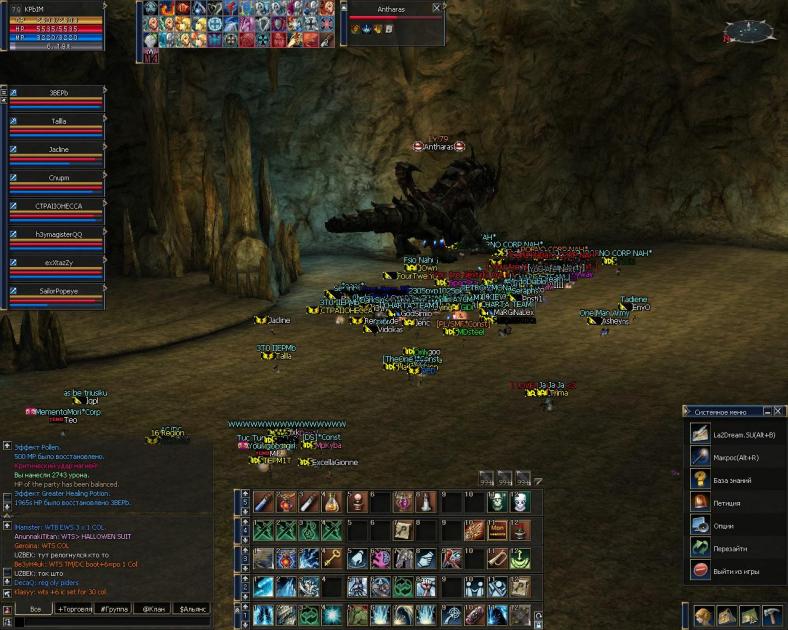
Task: Close the Системное меню window
Action: tap(778, 411)
